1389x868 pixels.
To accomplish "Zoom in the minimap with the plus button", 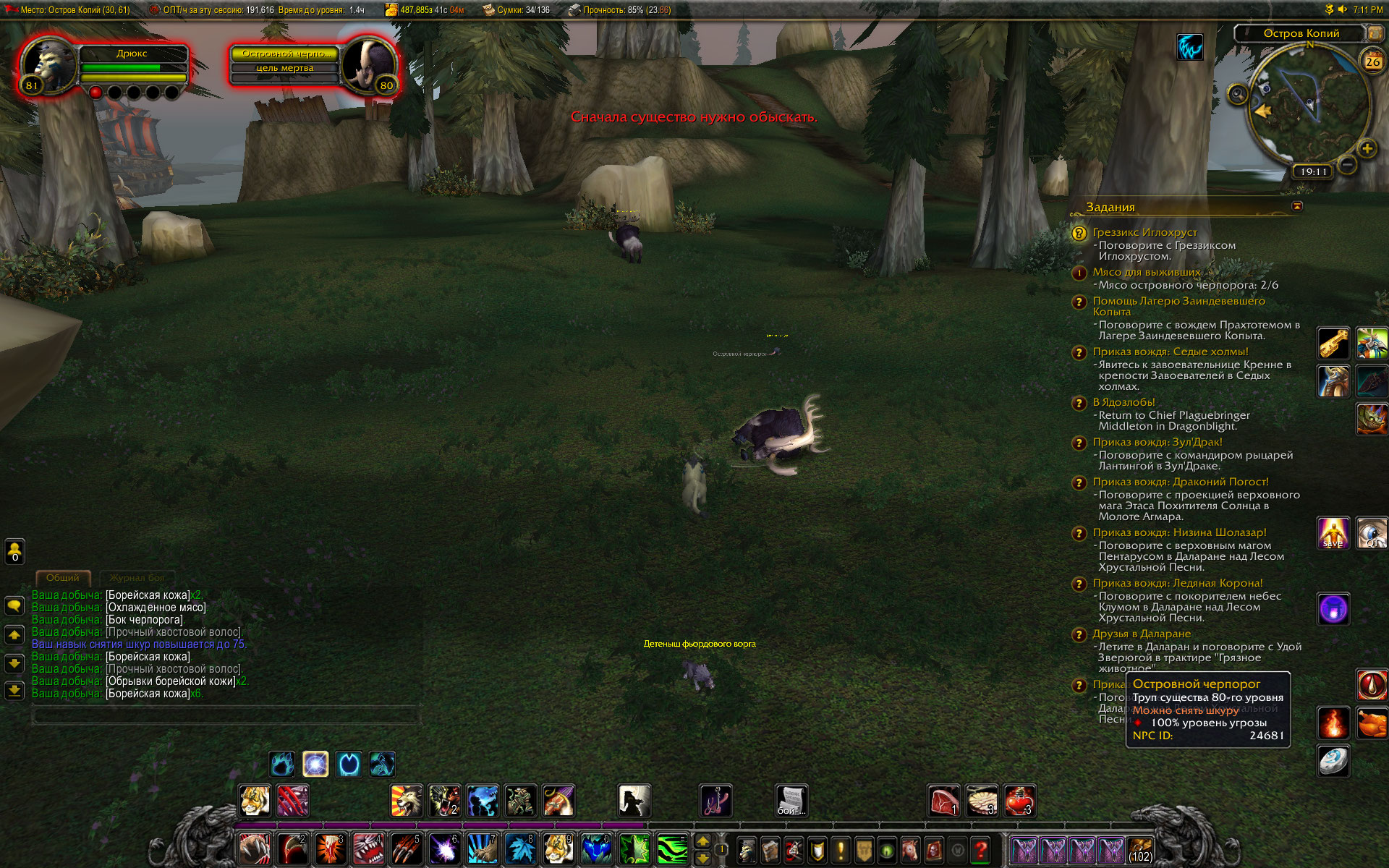I will coord(1367,149).
